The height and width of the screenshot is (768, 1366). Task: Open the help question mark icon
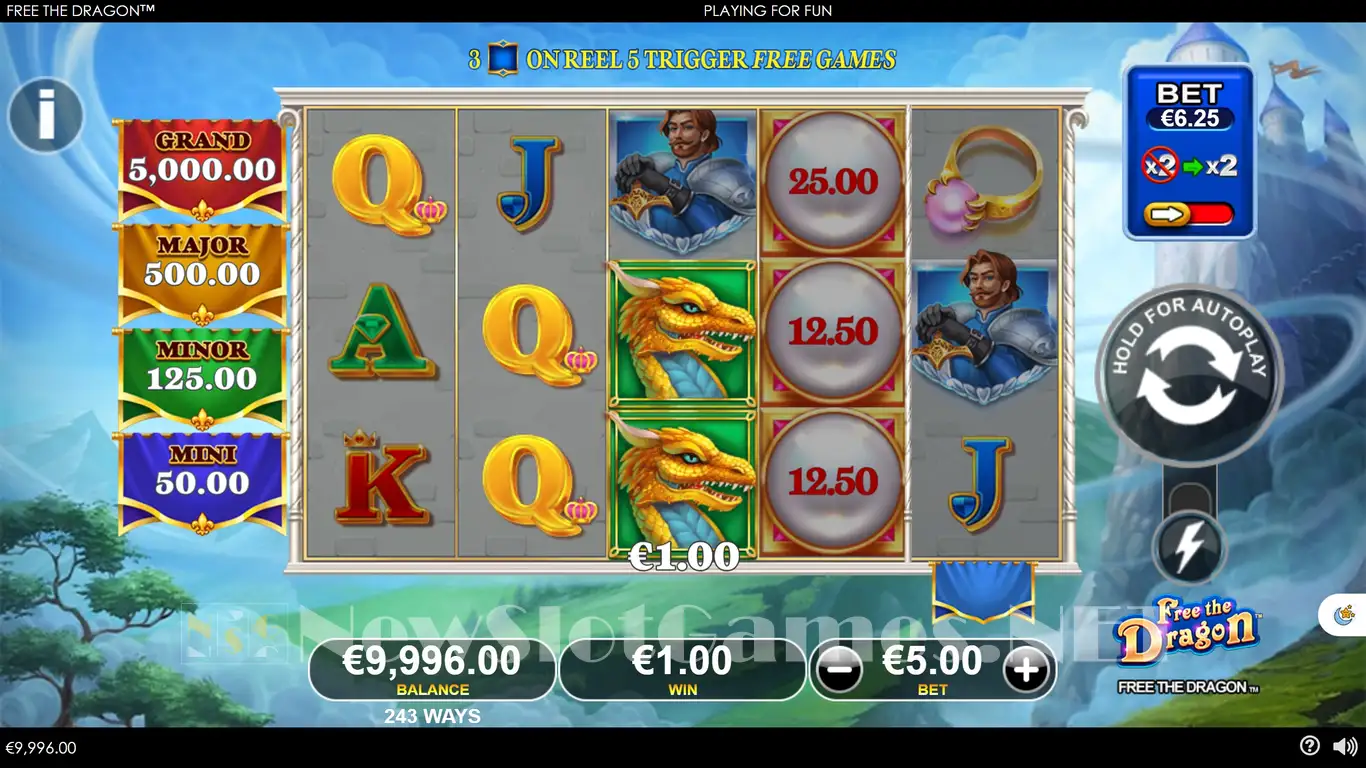point(1309,746)
